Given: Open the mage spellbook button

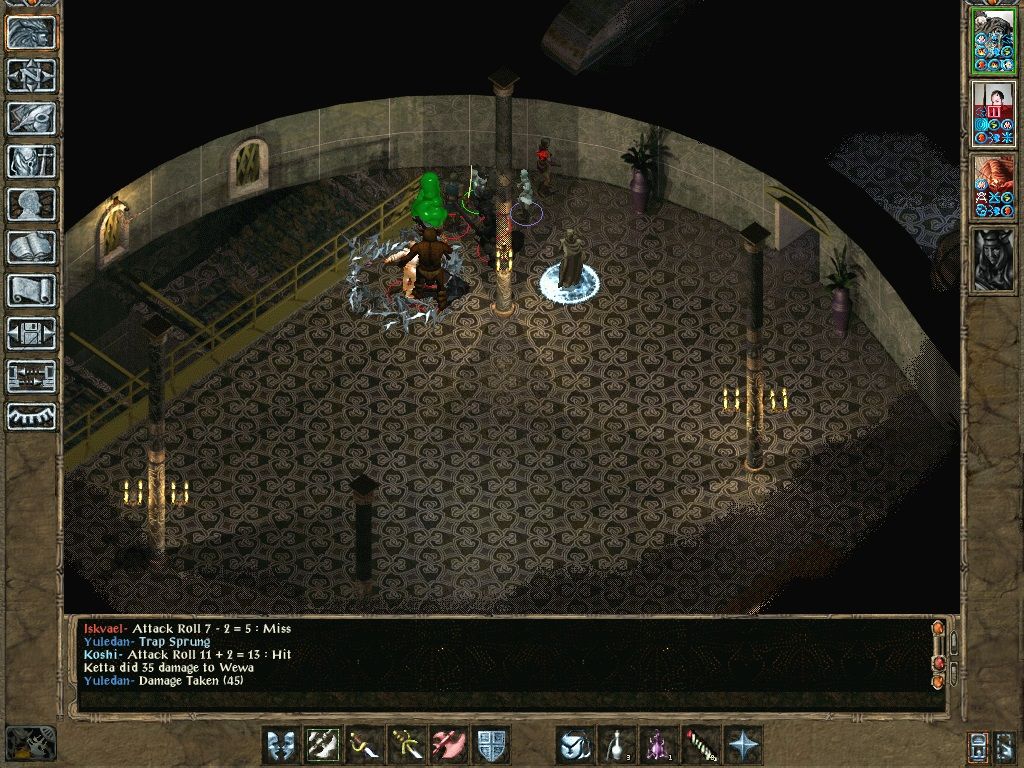Looking at the screenshot, I should [x=32, y=247].
